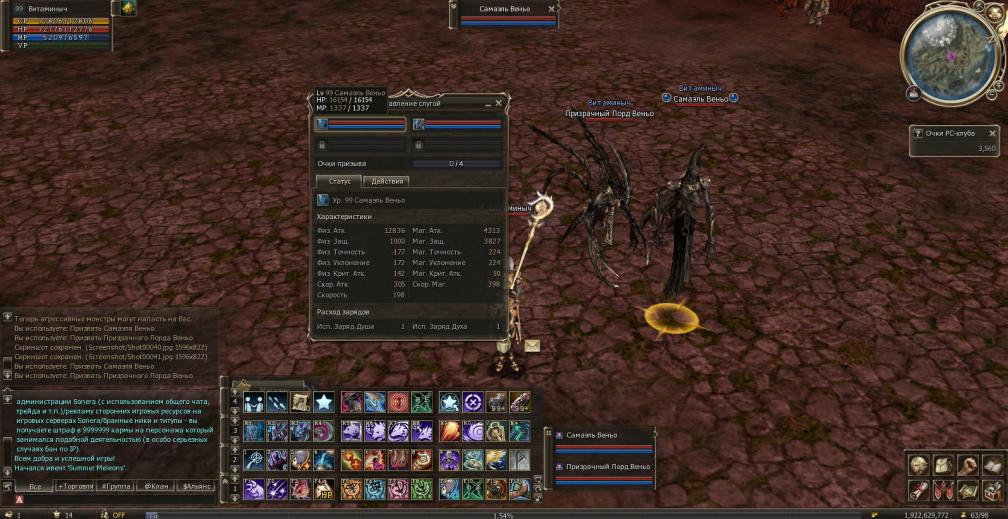Use the white star hotbar skill

coord(324,402)
